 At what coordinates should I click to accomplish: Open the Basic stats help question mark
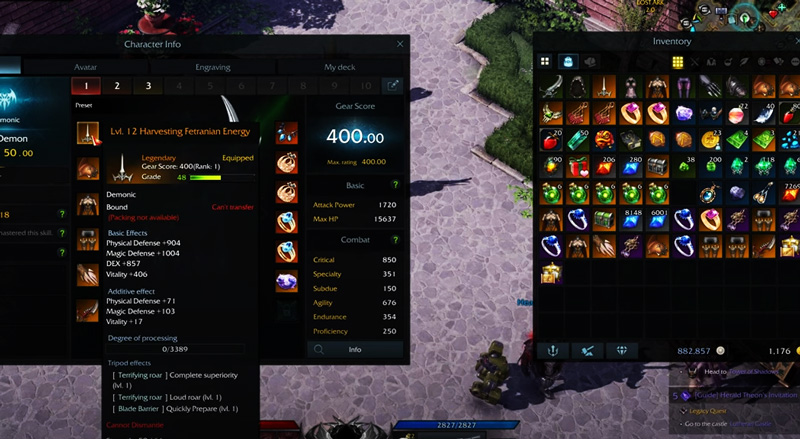pos(395,185)
